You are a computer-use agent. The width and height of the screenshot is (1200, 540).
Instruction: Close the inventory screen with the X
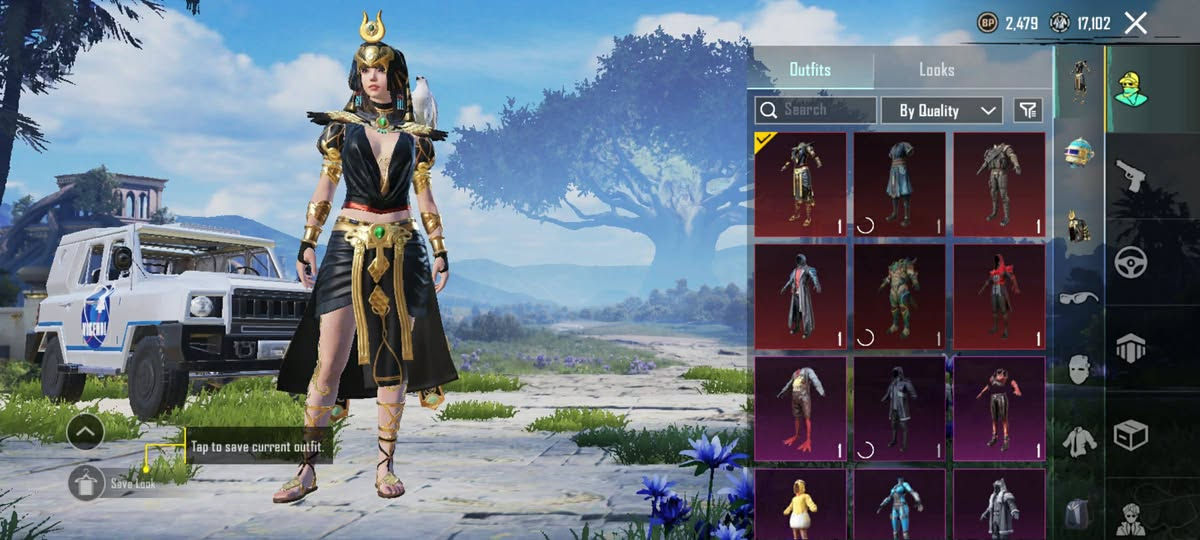tap(1136, 23)
